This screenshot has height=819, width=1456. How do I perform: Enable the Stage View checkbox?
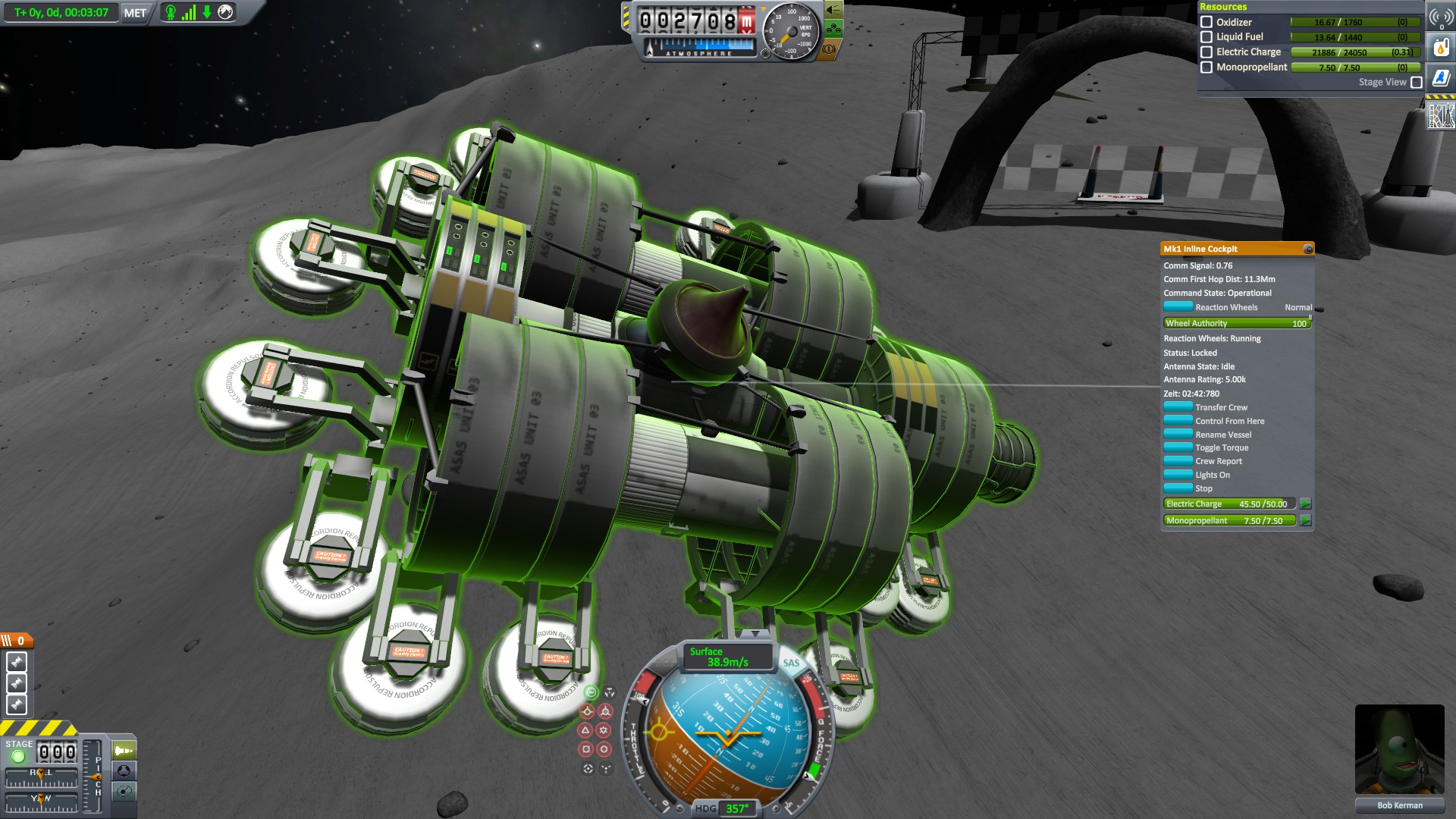1416,82
